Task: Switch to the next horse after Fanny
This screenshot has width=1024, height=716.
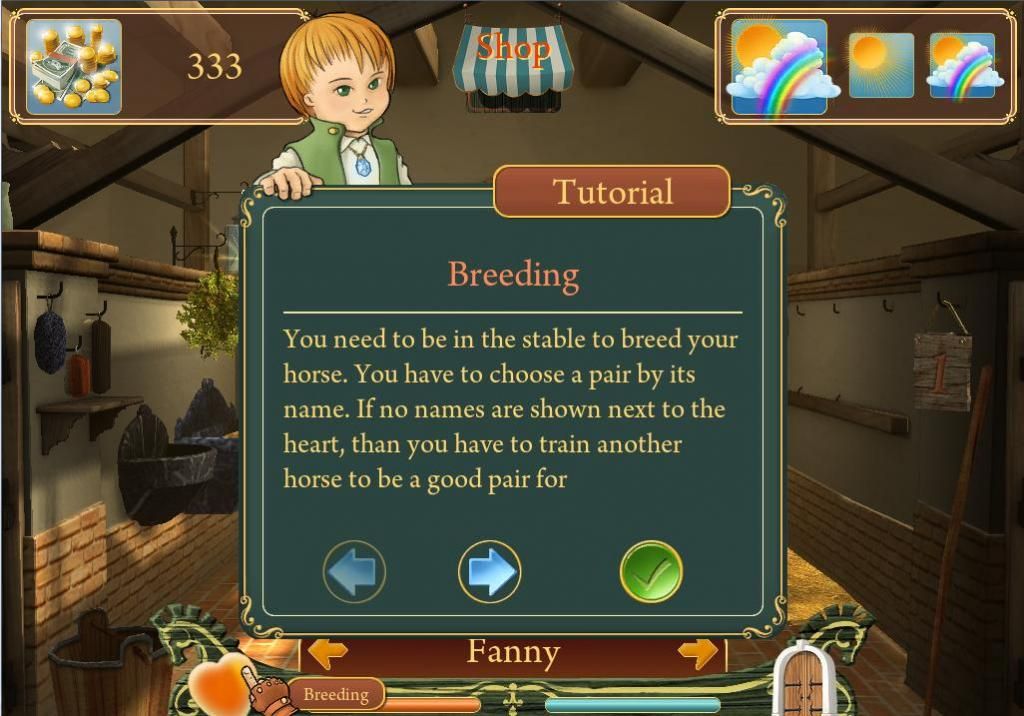Action: [698, 653]
